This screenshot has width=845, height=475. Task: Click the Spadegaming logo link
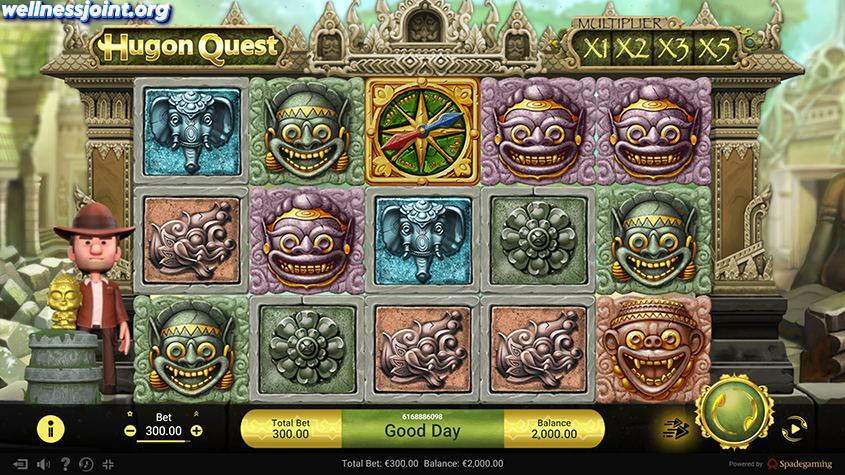pyautogui.click(x=799, y=464)
